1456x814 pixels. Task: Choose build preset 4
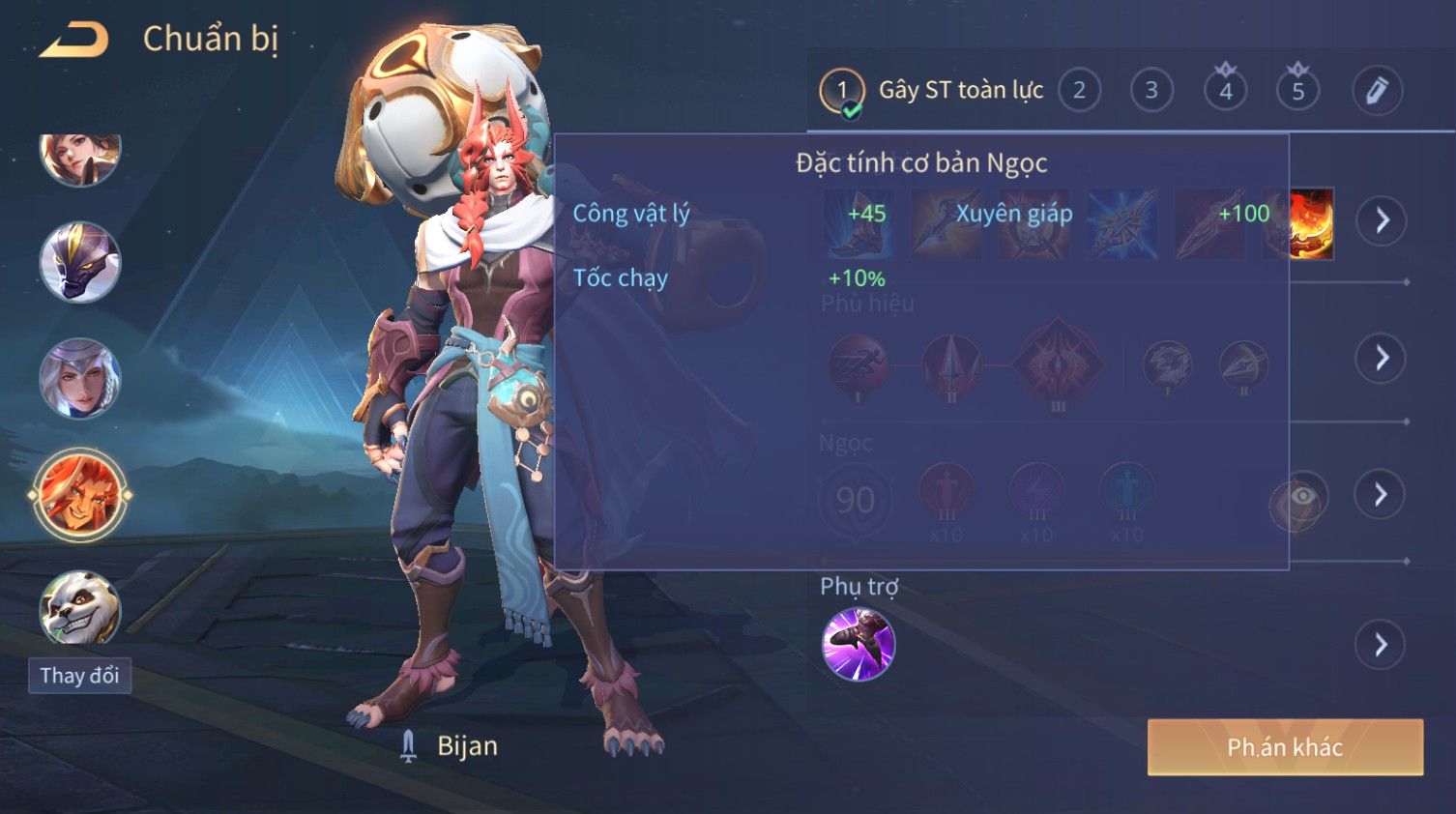[1225, 91]
